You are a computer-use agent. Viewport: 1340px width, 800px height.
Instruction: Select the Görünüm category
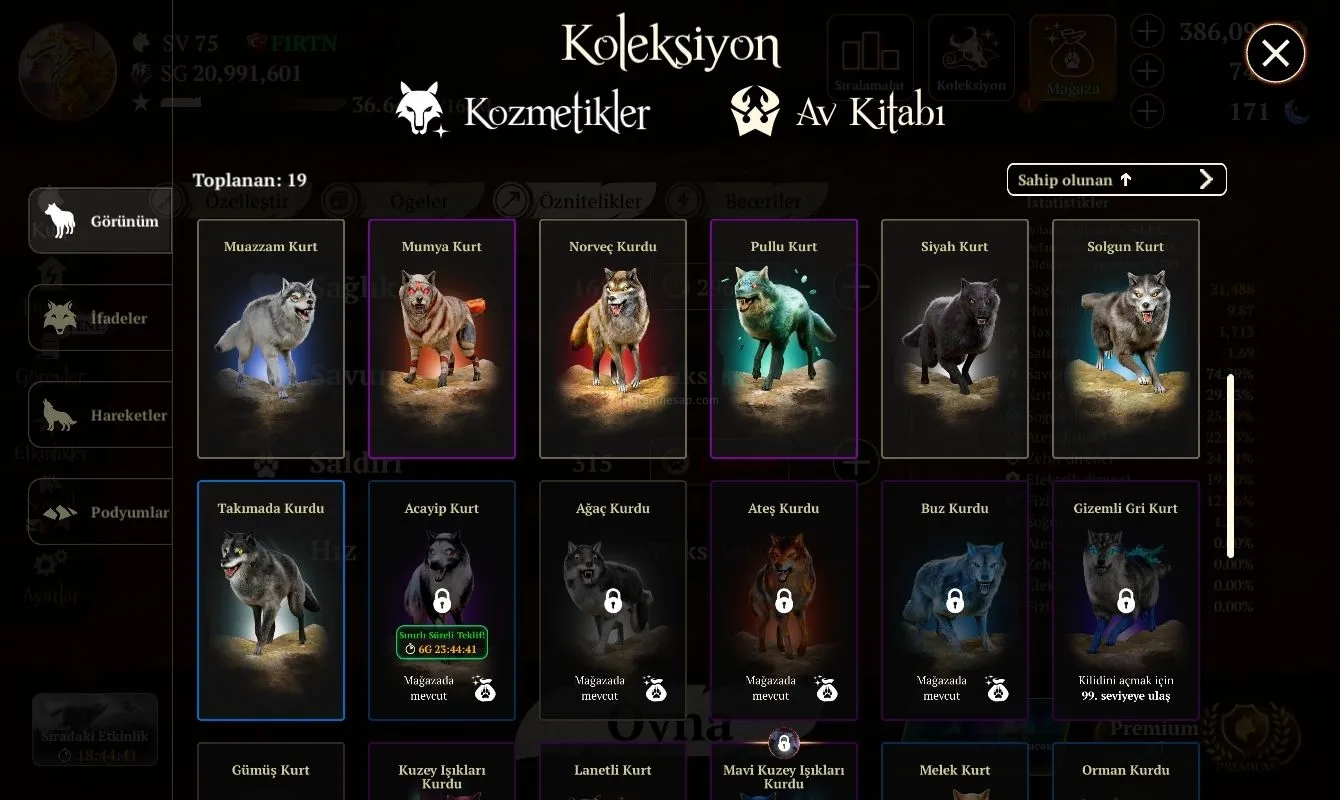[x=101, y=221]
